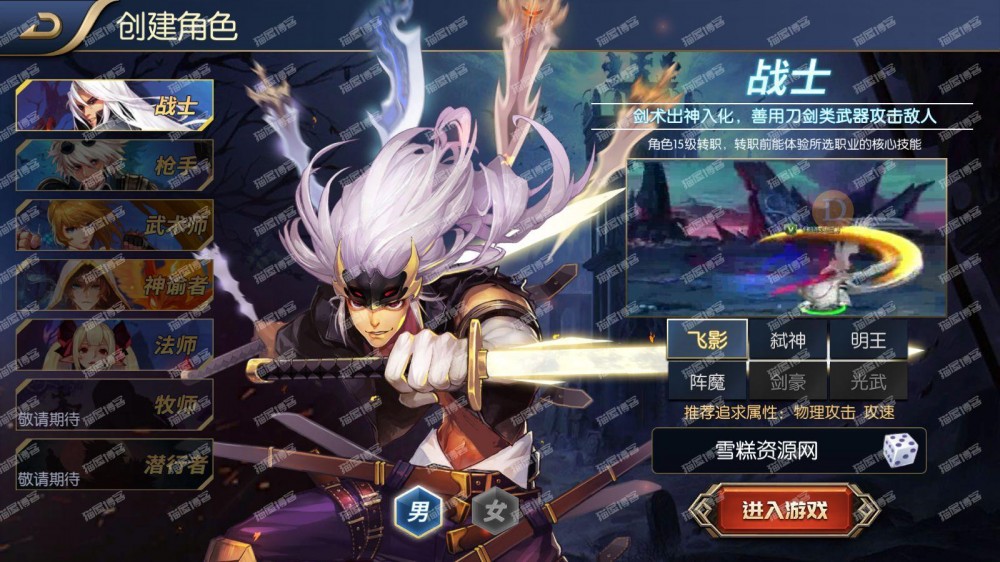The width and height of the screenshot is (1000, 562).
Task: Roll the dice for a random name
Action: (x=900, y=451)
